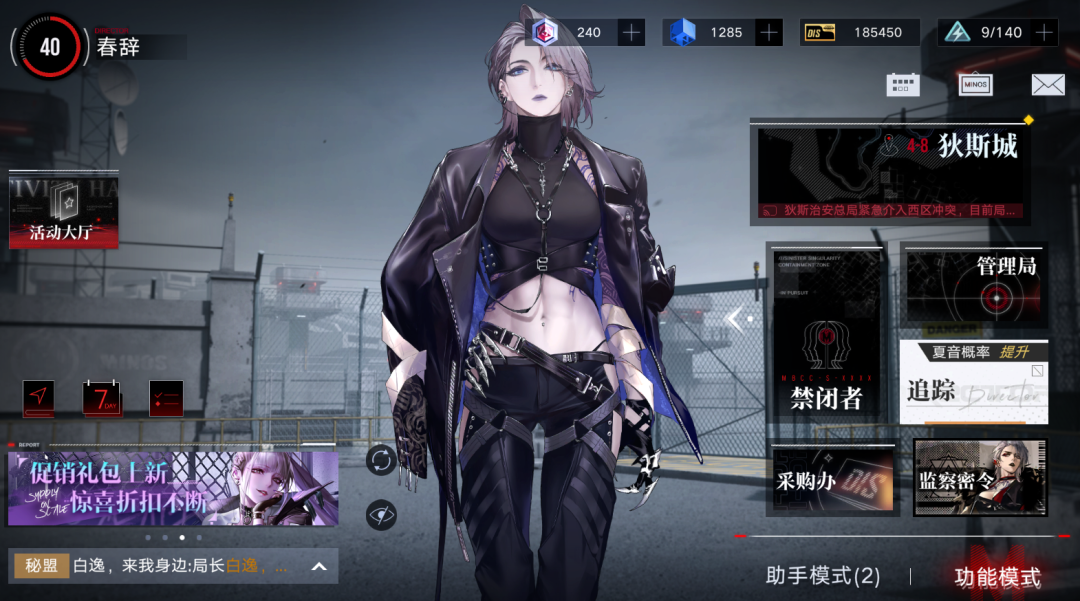Add stamina with the plus next to 9/140
1080x601 pixels.
coord(1044,32)
